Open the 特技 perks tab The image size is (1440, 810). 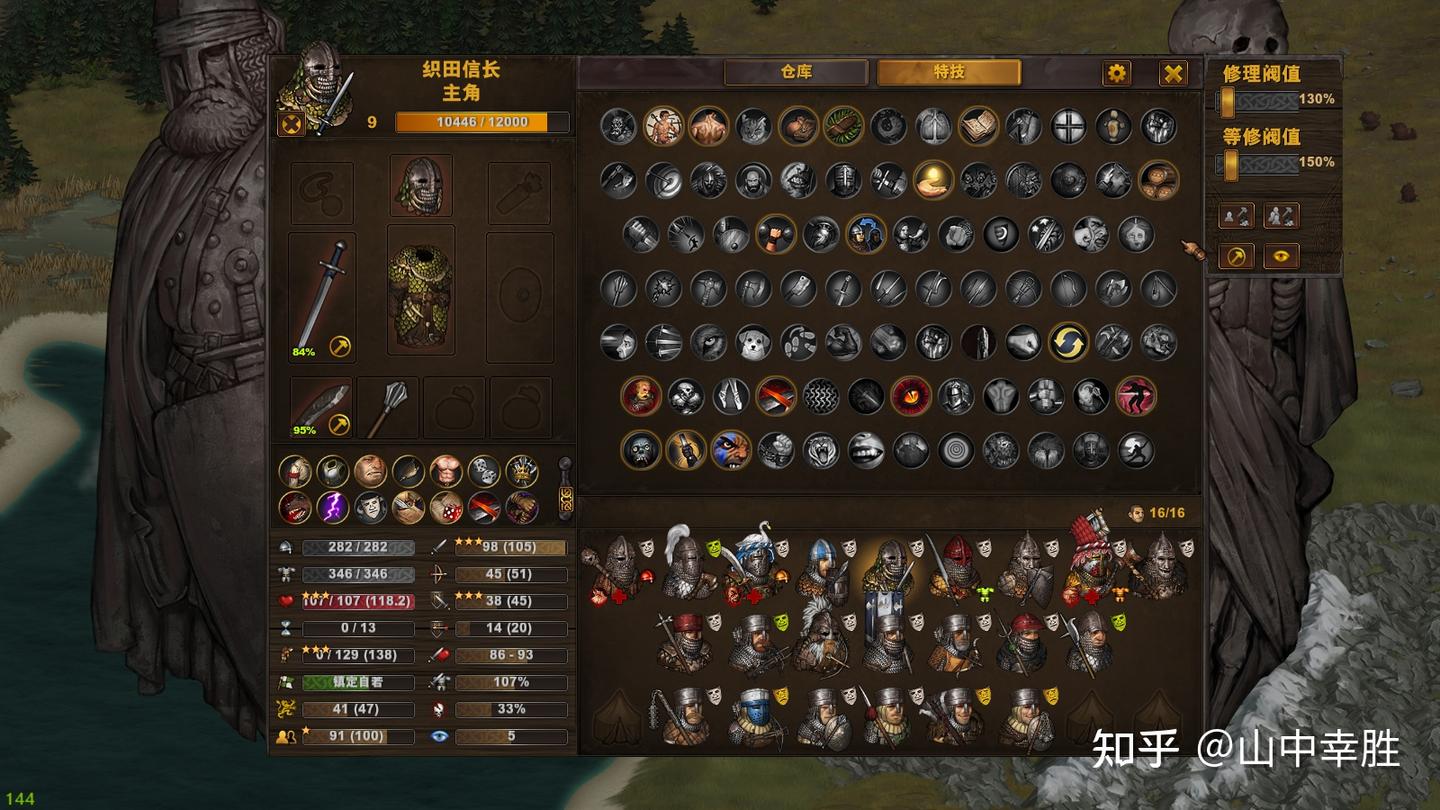(x=948, y=73)
